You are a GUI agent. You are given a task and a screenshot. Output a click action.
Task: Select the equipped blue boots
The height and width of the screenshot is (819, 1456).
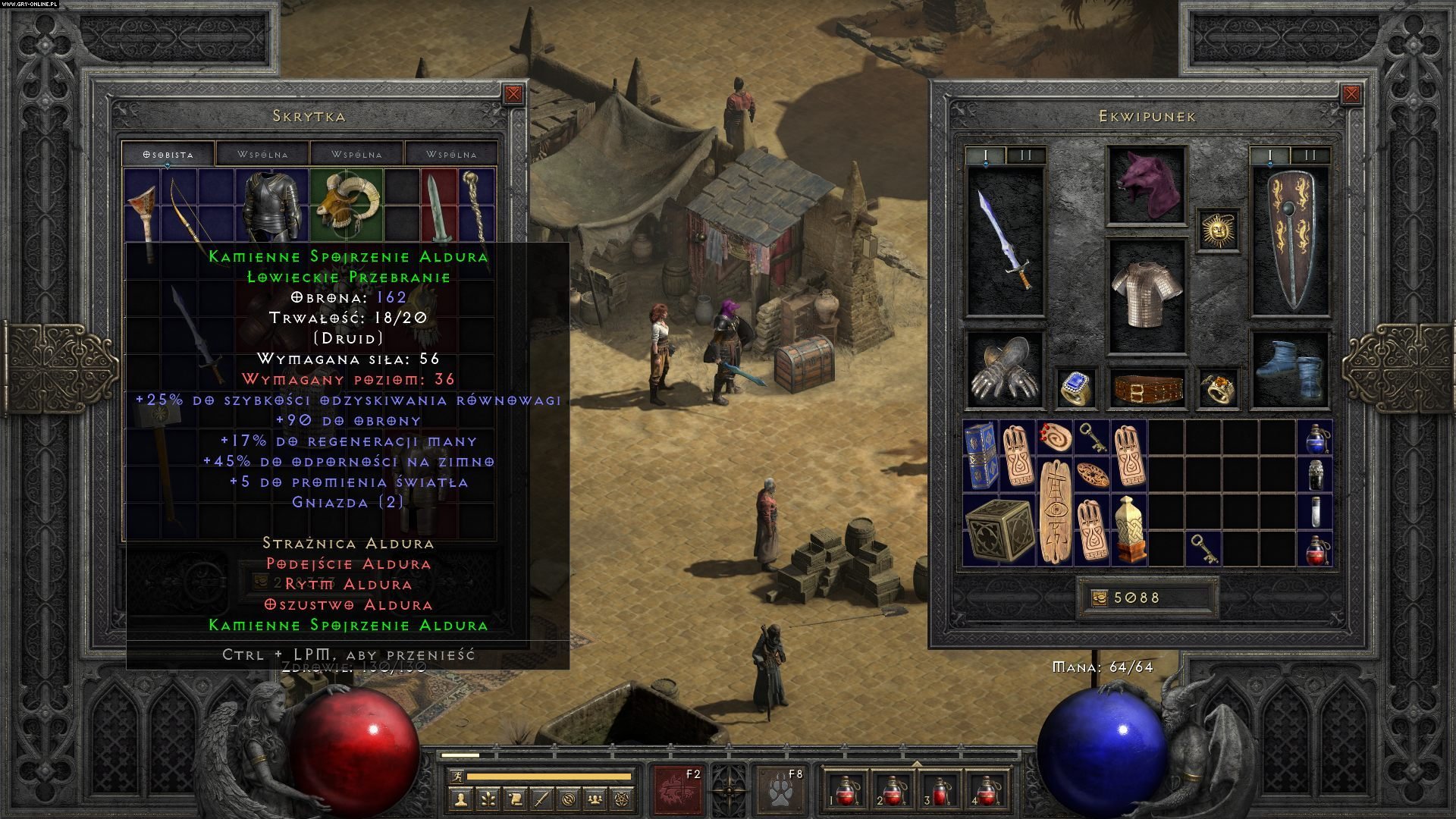(x=1289, y=369)
